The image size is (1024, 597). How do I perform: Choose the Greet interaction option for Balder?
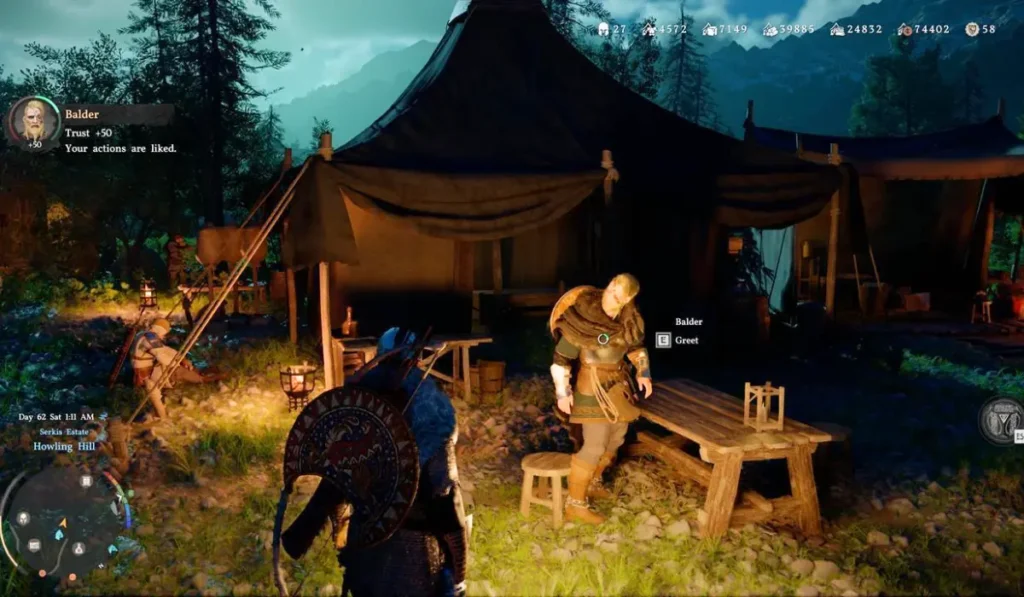tap(686, 341)
